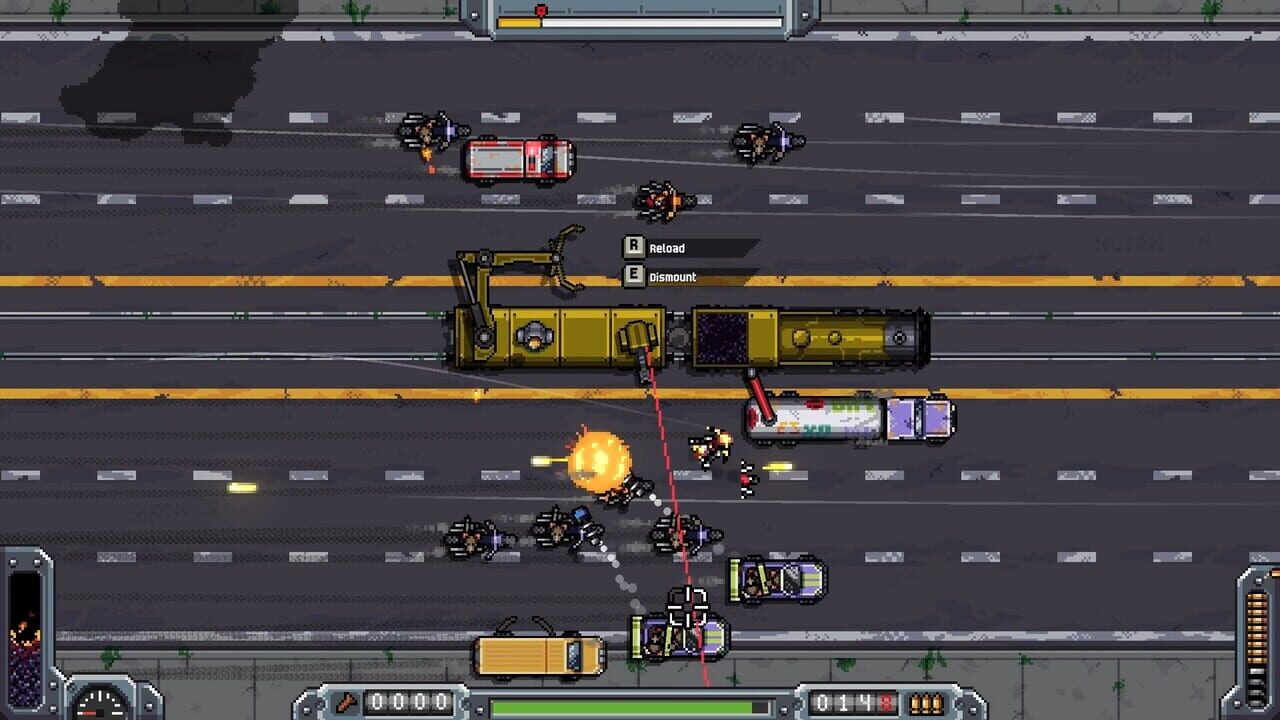Click the score counter showing 0000

click(x=410, y=702)
